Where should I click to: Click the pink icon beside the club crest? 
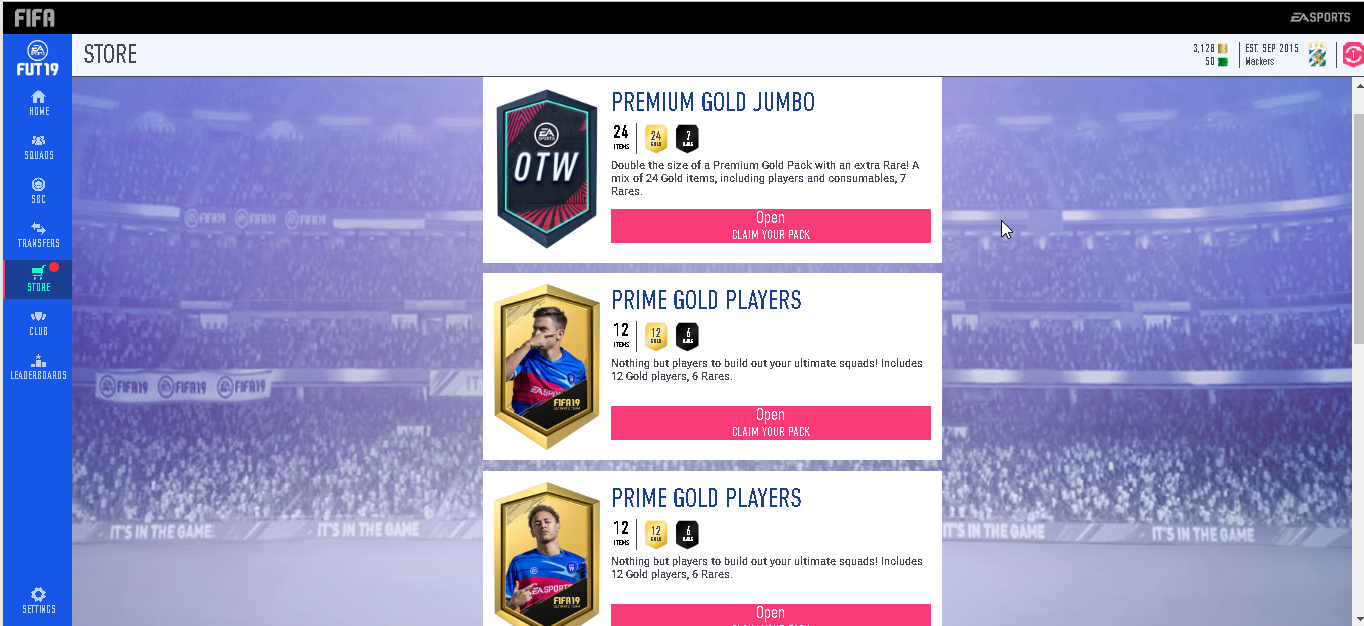click(1352, 55)
